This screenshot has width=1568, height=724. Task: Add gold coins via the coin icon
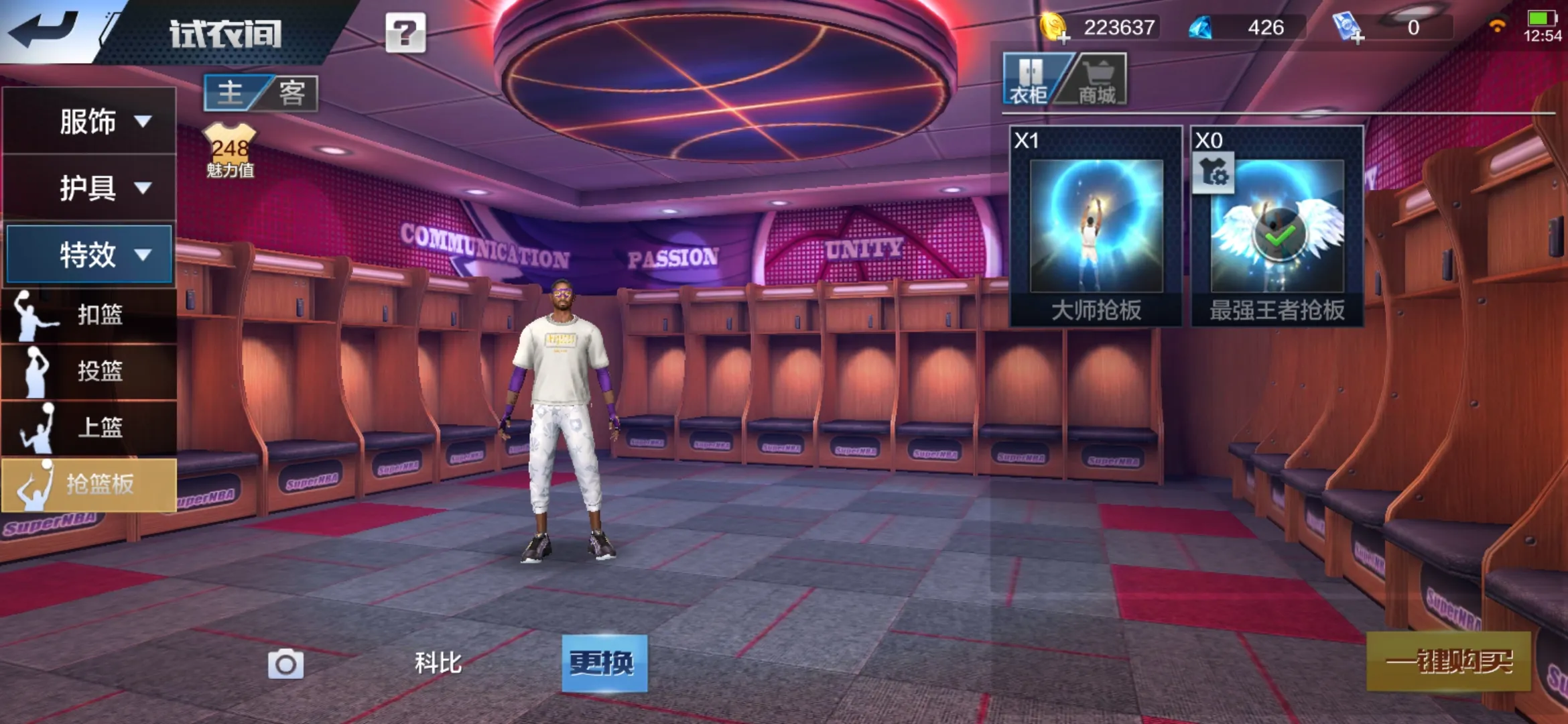pos(1055,28)
